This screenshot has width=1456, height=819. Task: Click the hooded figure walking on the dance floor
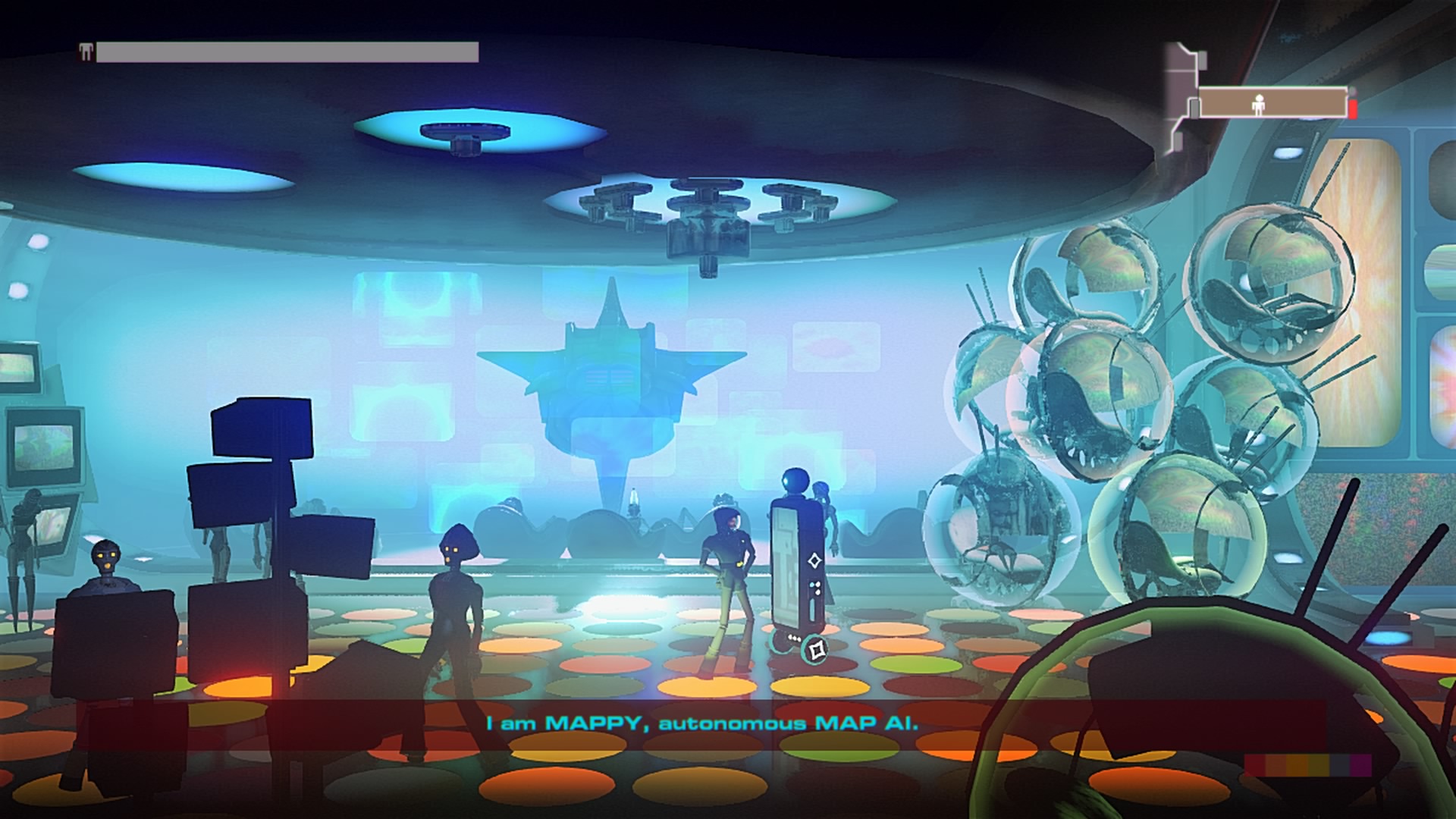click(455, 599)
